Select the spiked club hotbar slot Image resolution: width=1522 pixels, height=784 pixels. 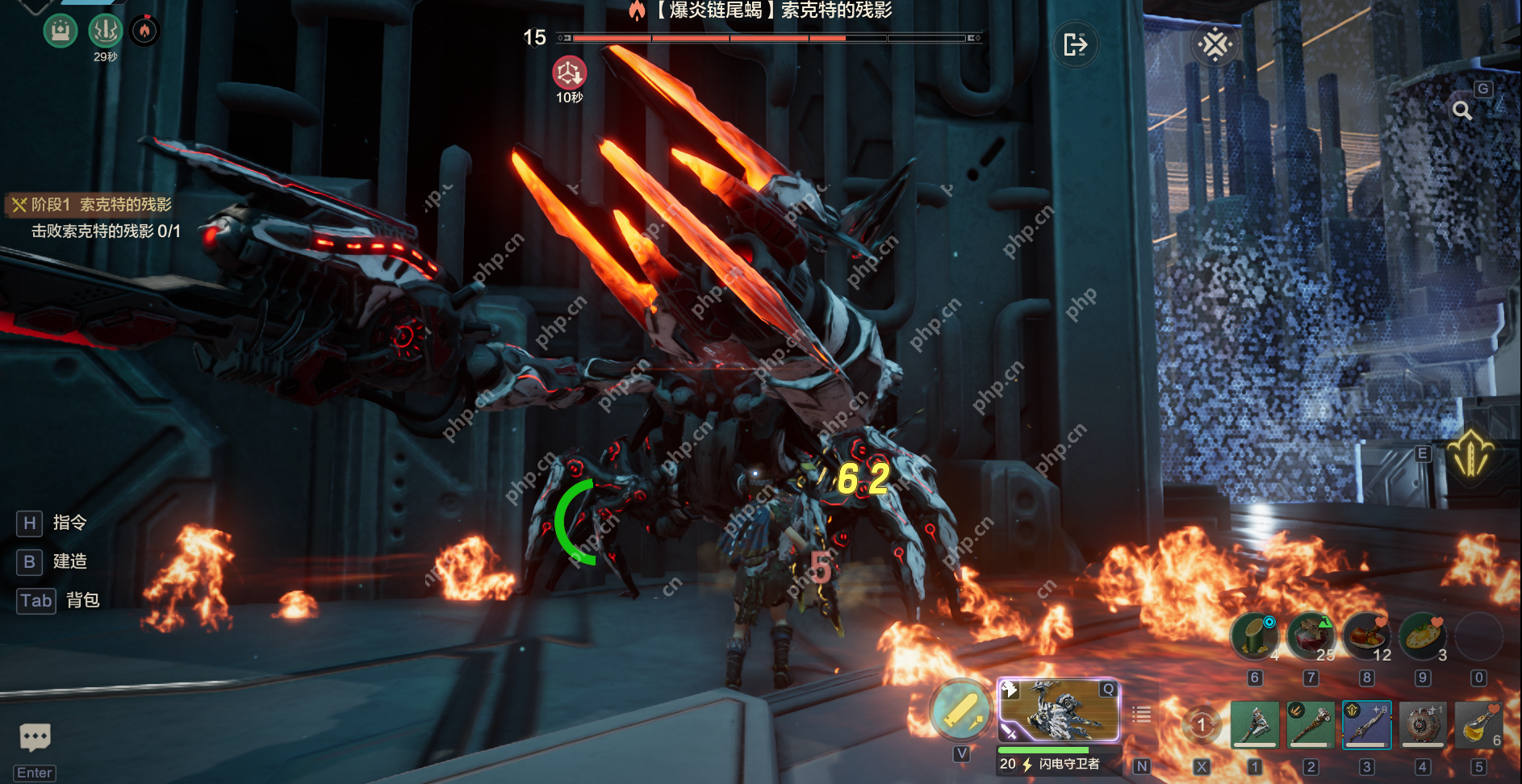click(x=1311, y=724)
